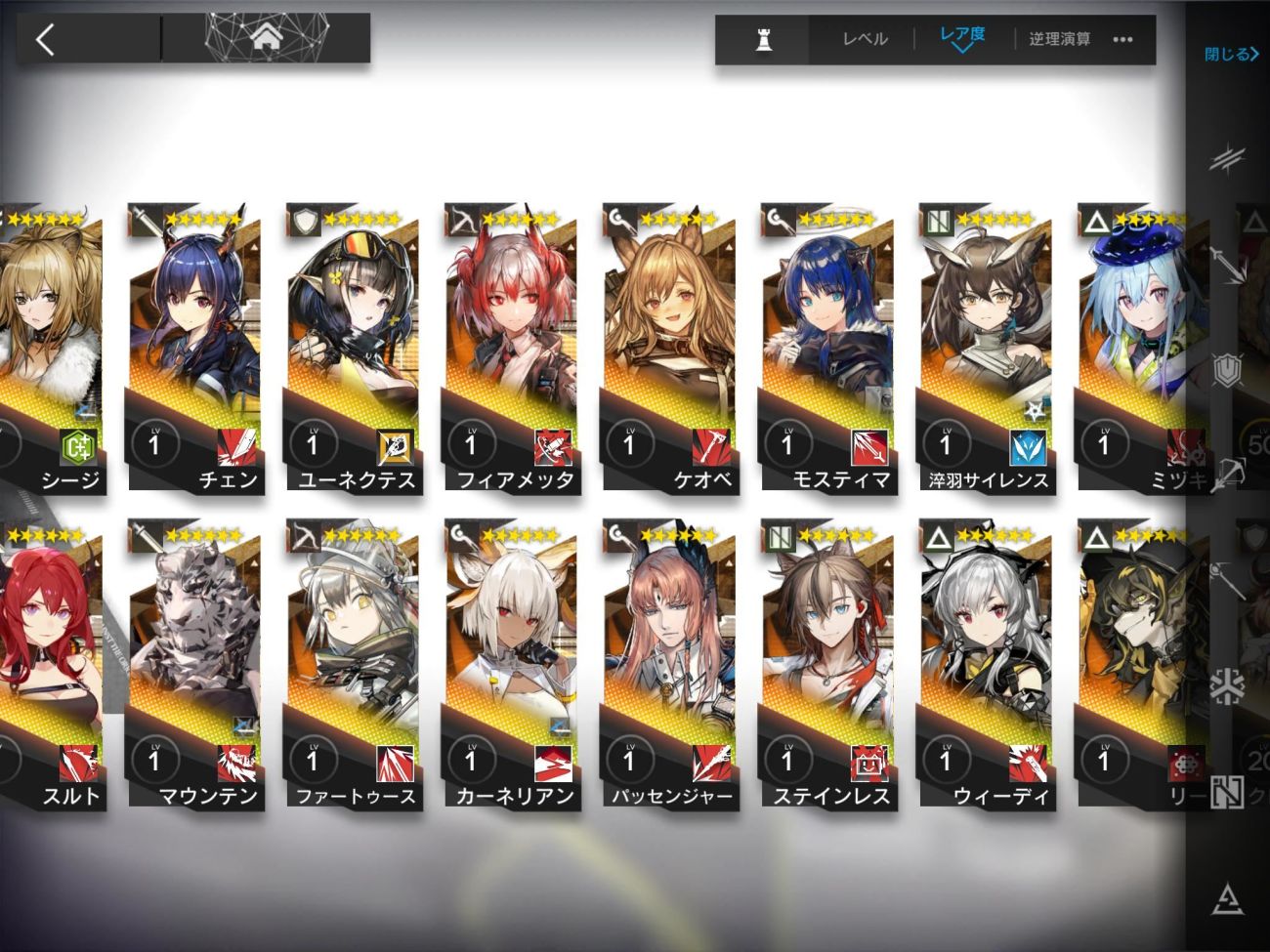Open the three-dot more options menu
Viewport: 1270px width, 952px height.
tap(1122, 39)
